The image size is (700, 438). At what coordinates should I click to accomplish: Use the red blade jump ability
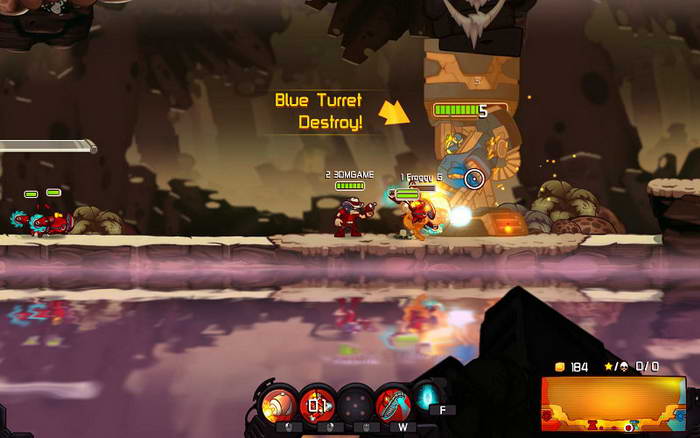pyautogui.click(x=394, y=405)
